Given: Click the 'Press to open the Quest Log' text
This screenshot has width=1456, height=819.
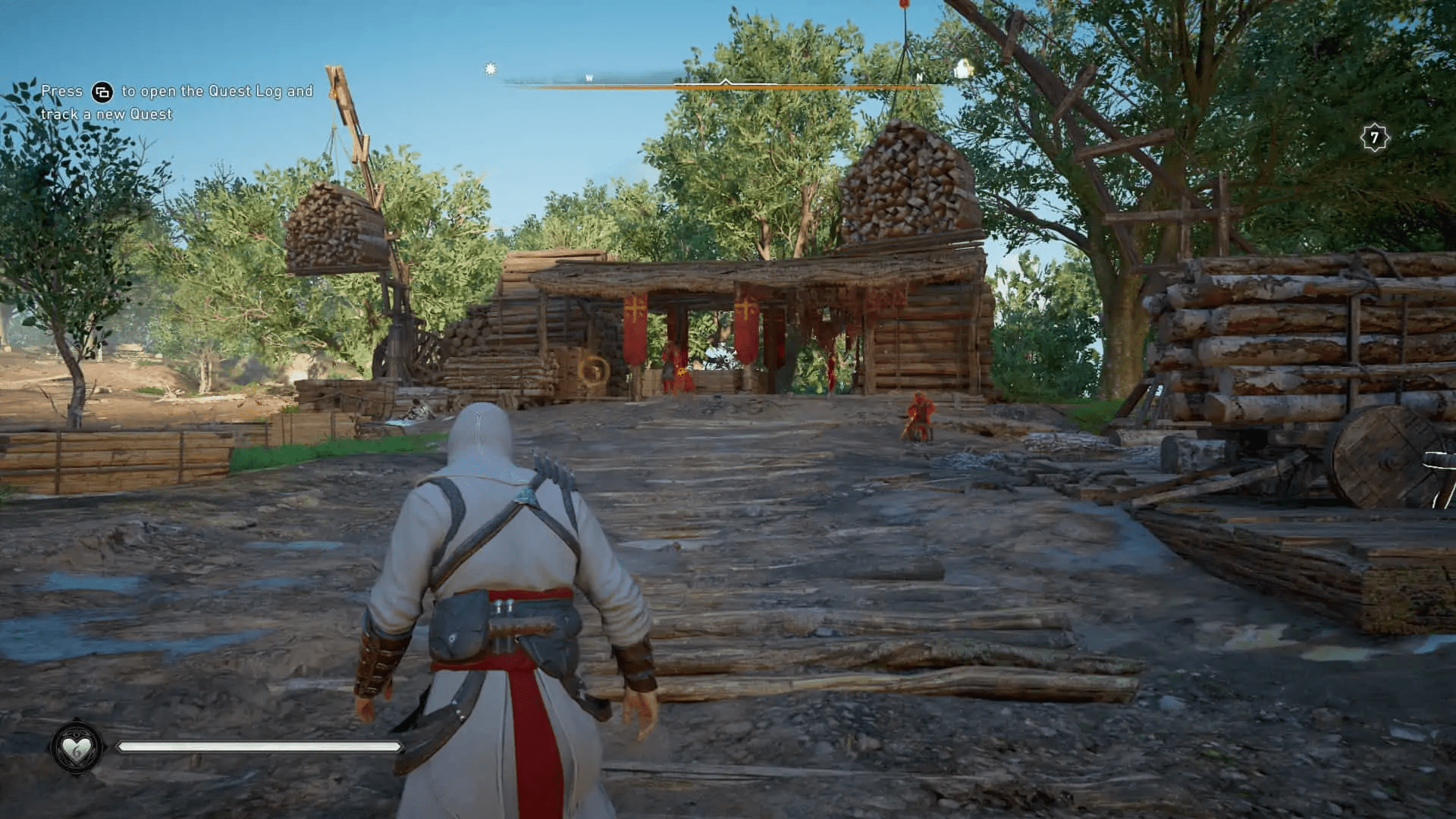Looking at the screenshot, I should 174,91.
